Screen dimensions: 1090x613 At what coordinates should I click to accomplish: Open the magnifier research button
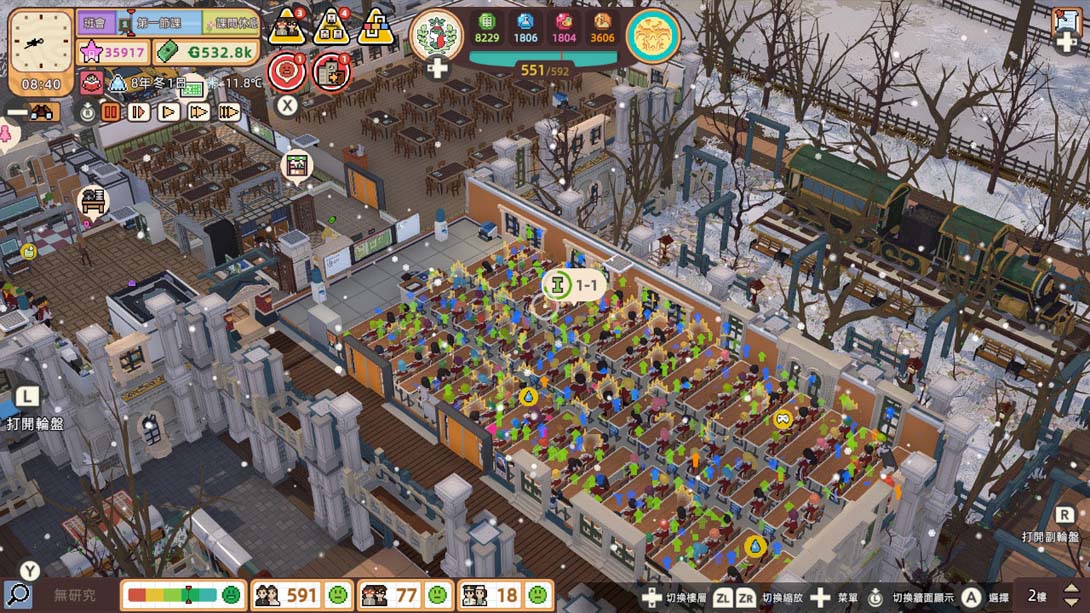click(x=17, y=595)
